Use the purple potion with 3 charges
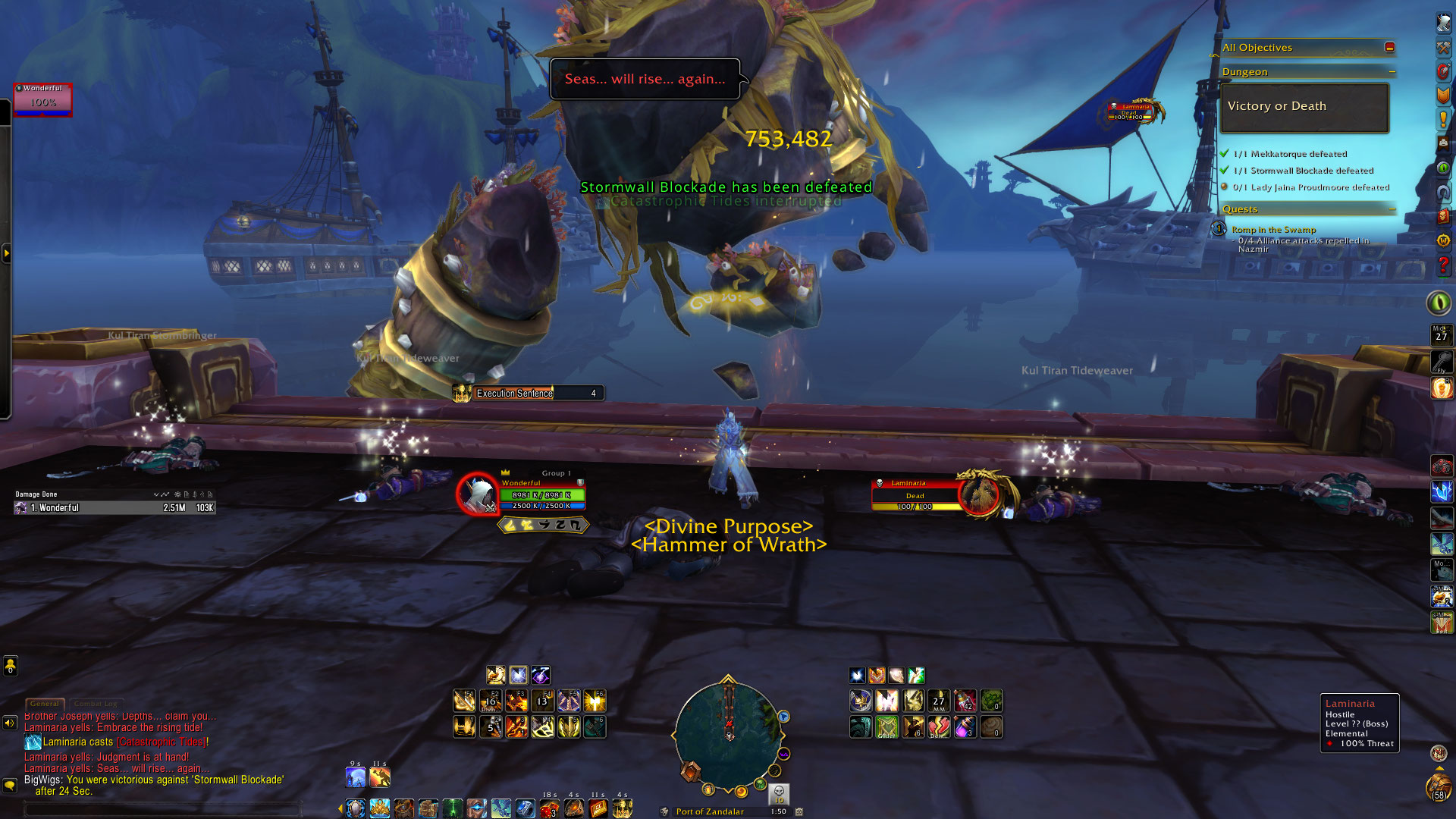The height and width of the screenshot is (819, 1456). (965, 727)
